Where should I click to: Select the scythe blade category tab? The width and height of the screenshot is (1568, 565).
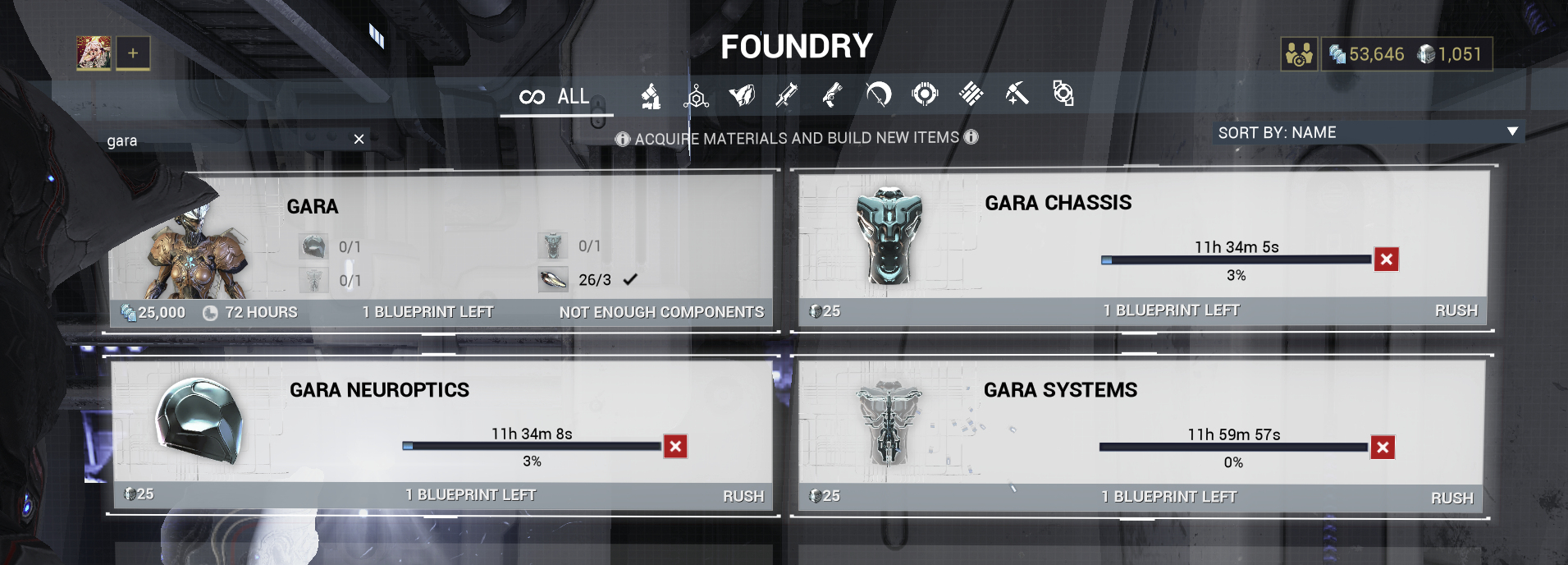tap(878, 95)
